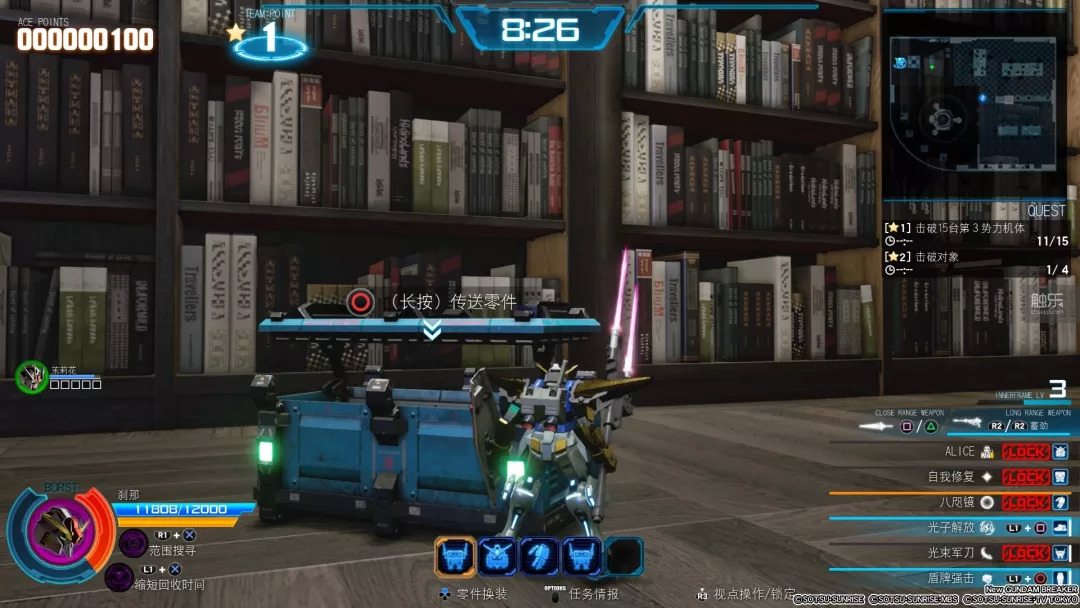Click the empty dark part slot
The width and height of the screenshot is (1080, 608).
coord(624,557)
